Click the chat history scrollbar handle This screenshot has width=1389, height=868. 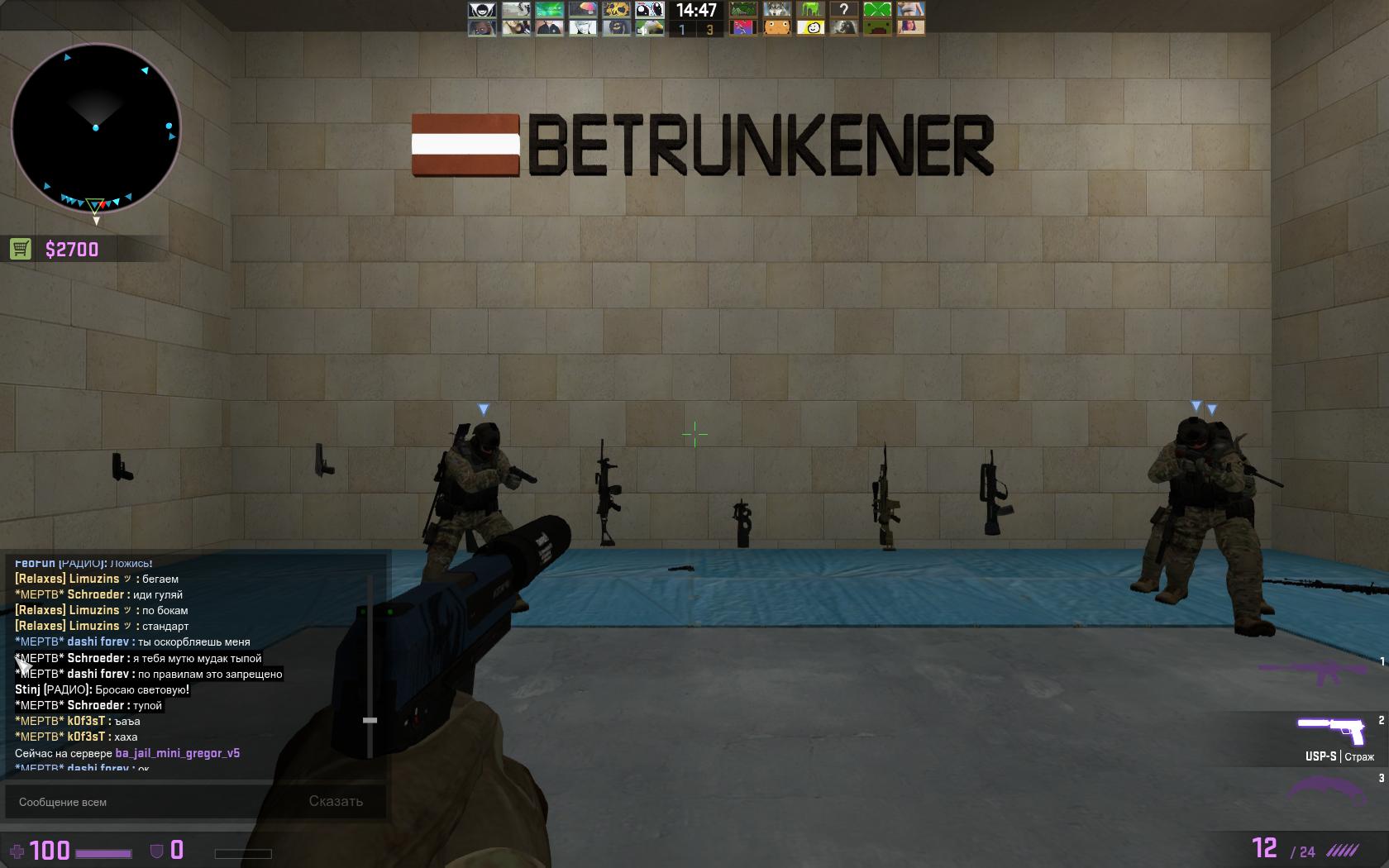pyautogui.click(x=370, y=720)
